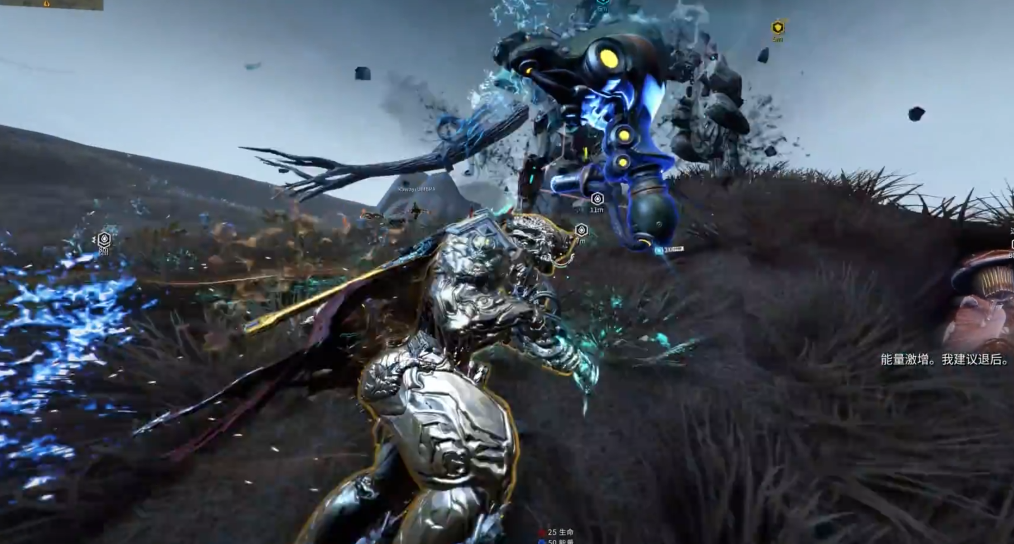The height and width of the screenshot is (544, 1014).
Task: Open the transmission portrait above the Chinese subtitle
Action: pos(982,300)
